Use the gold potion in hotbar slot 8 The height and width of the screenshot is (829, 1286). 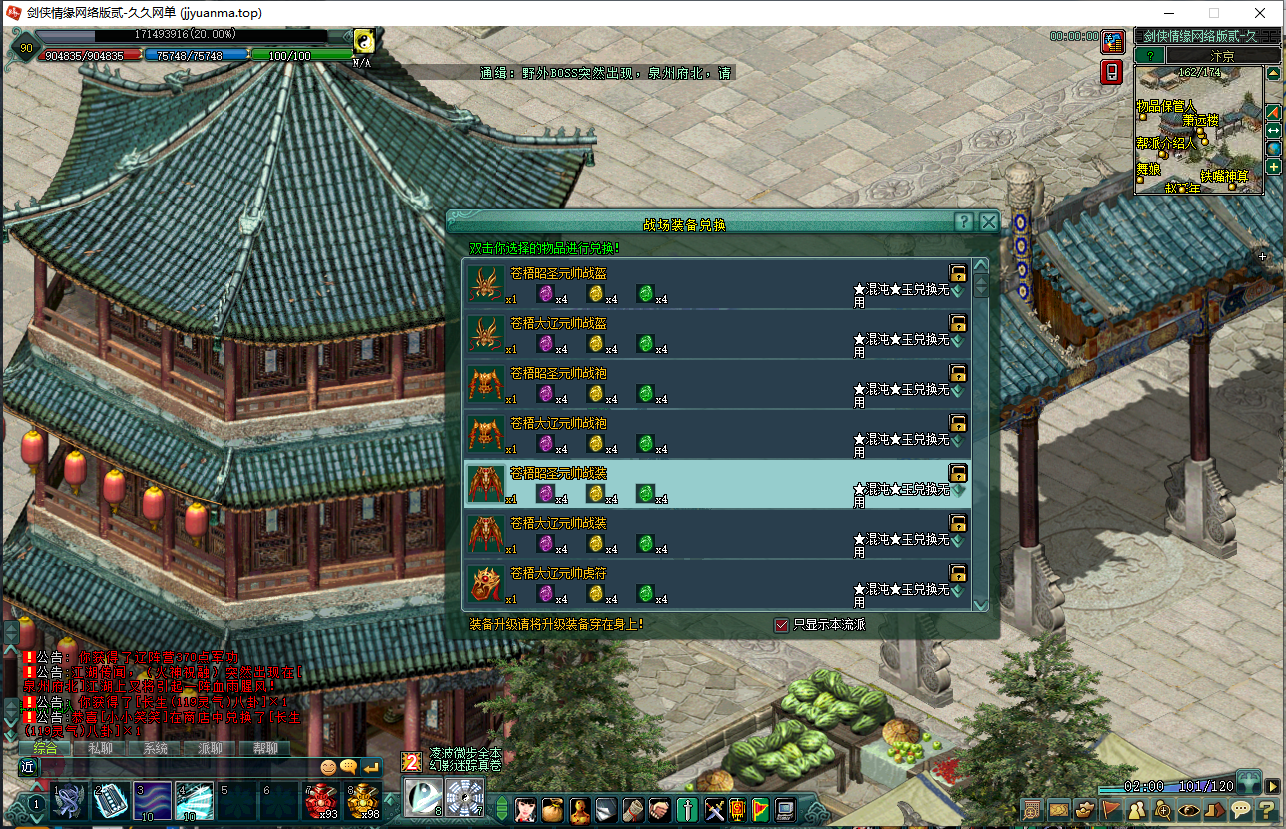[364, 801]
